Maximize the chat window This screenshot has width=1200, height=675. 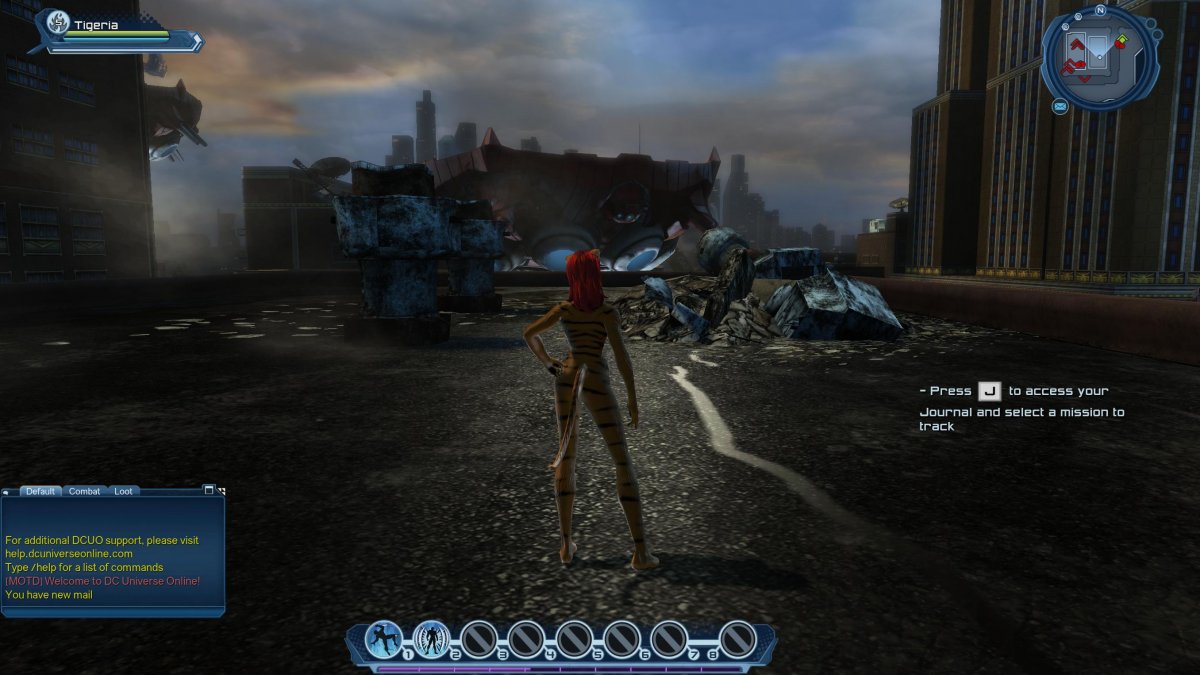[x=208, y=490]
